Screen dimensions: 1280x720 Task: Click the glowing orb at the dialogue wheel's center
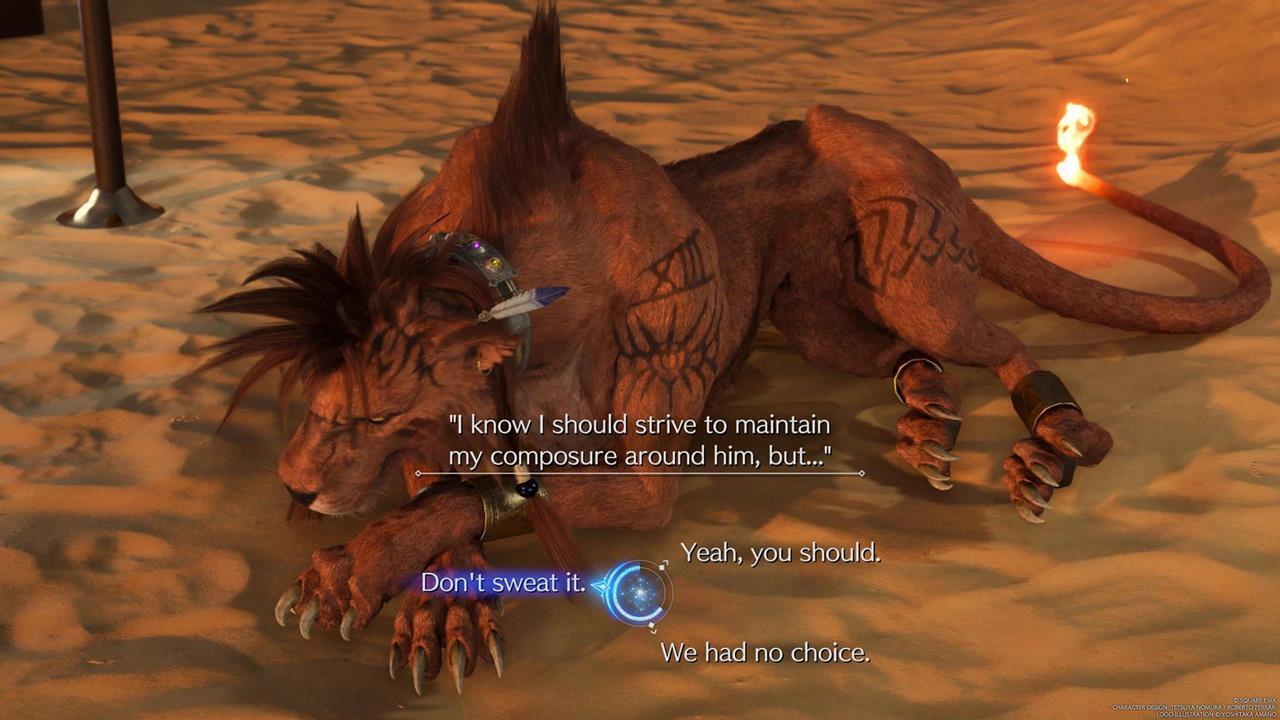640,591
